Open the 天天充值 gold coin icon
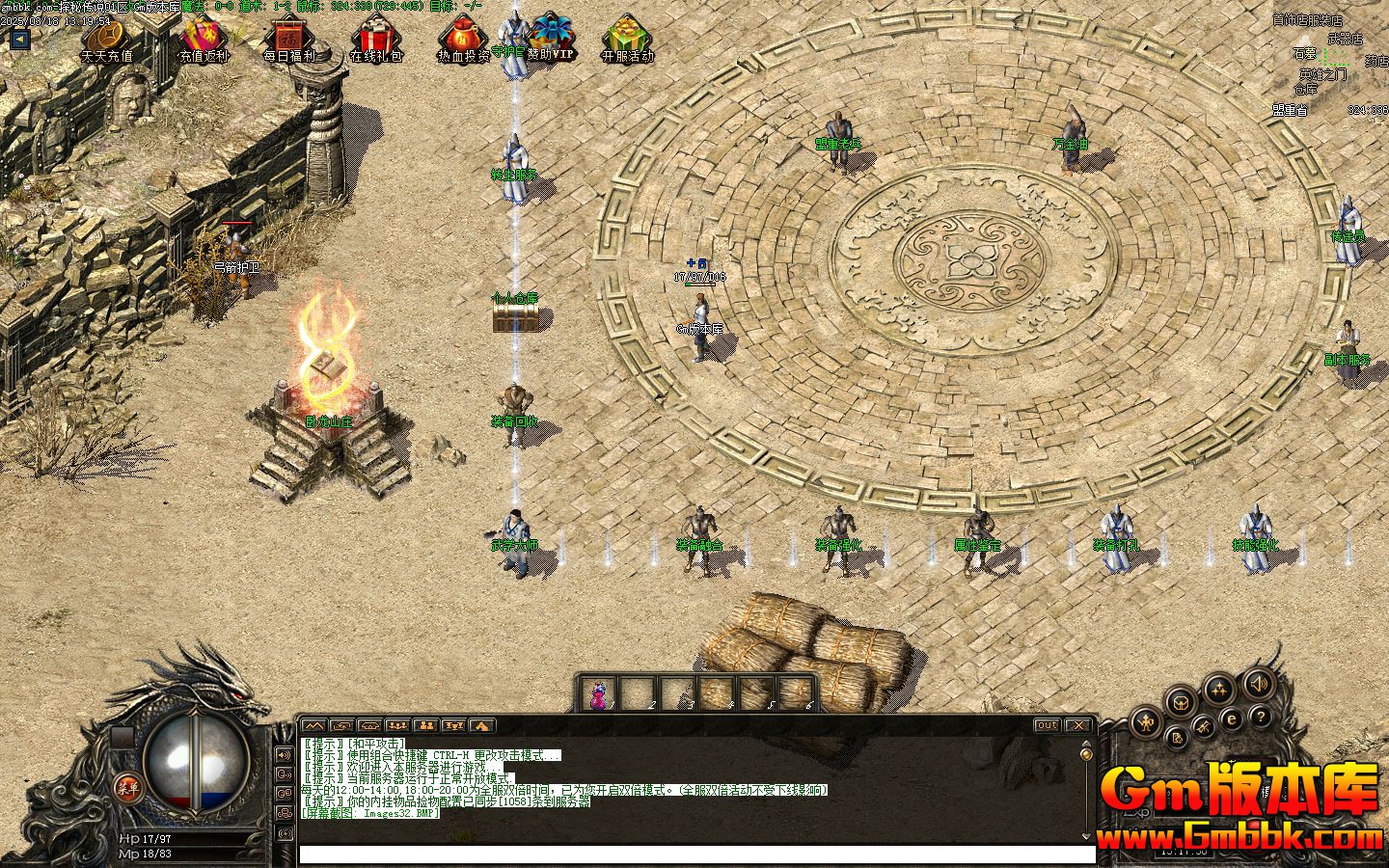Viewport: 1389px width, 868px height. click(108, 39)
